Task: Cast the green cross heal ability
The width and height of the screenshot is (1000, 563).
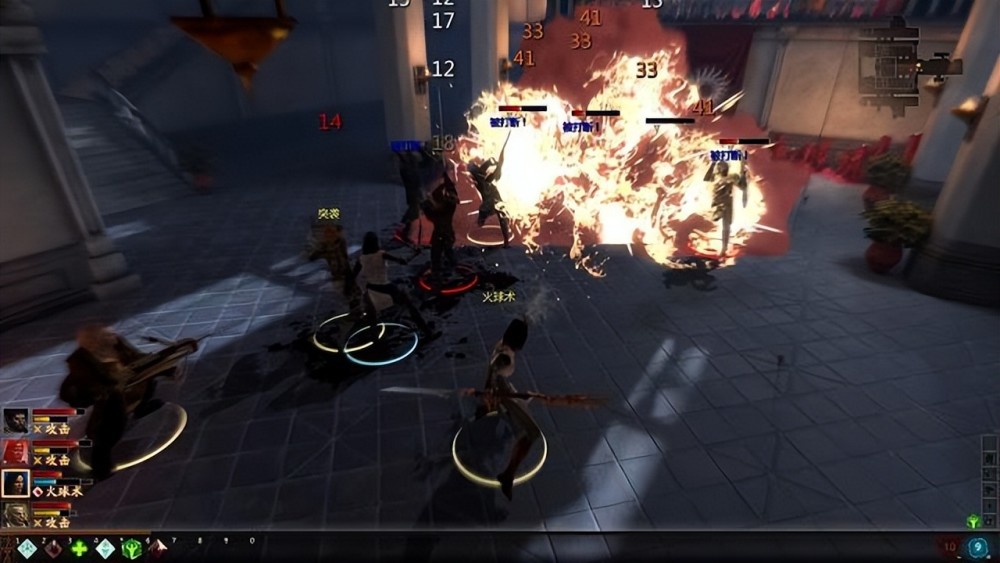Action: point(79,548)
